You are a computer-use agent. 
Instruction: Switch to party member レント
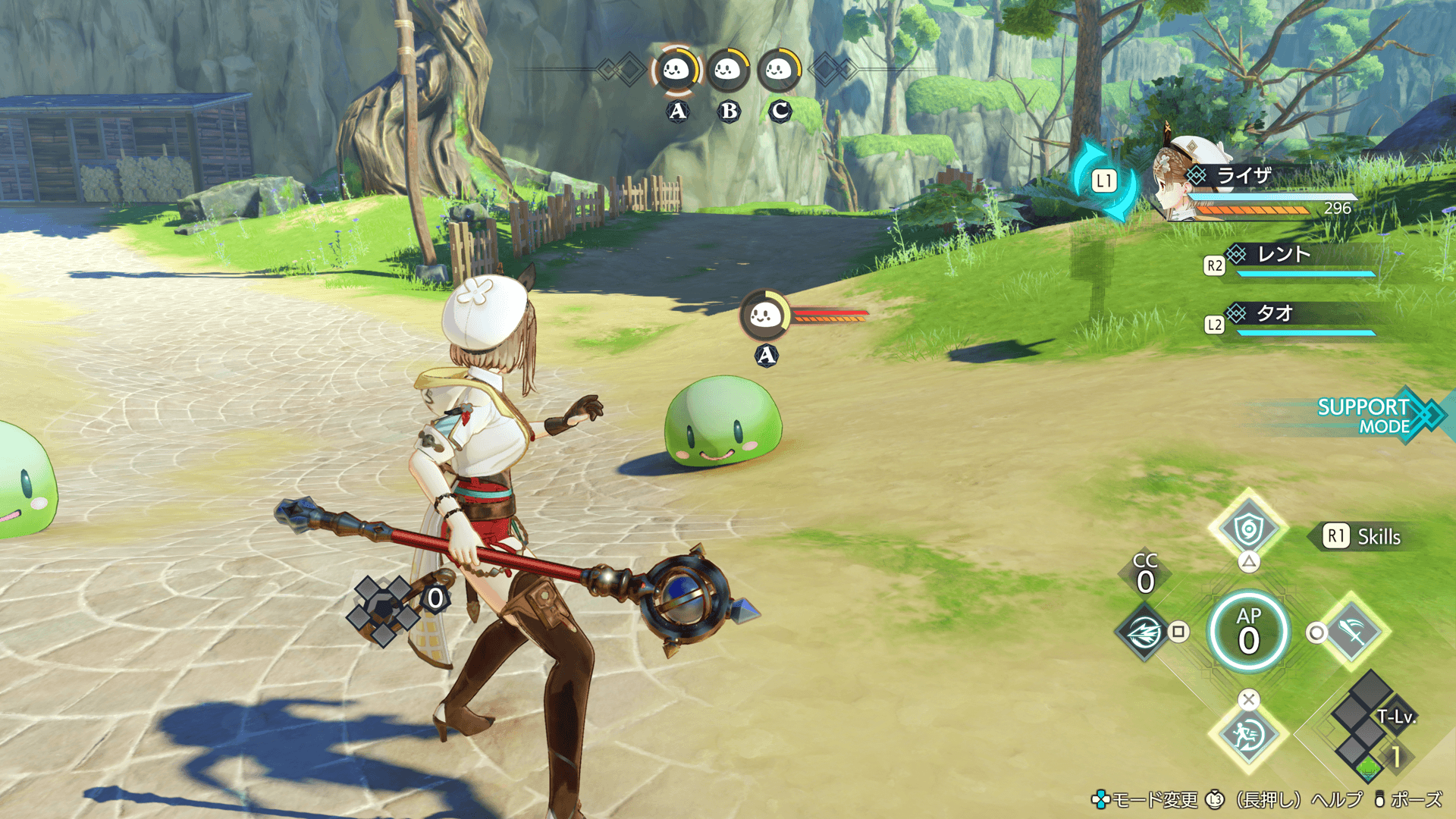[1284, 255]
